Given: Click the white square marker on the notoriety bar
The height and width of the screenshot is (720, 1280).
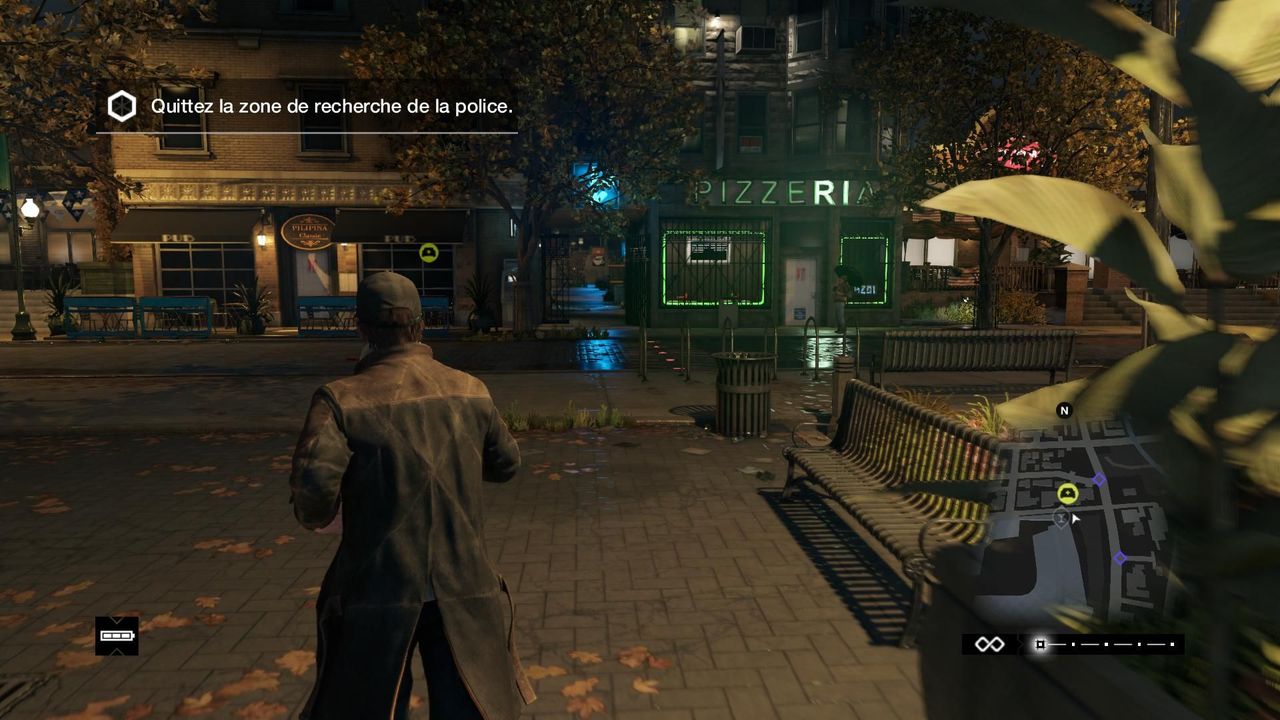Looking at the screenshot, I should click(x=1040, y=644).
